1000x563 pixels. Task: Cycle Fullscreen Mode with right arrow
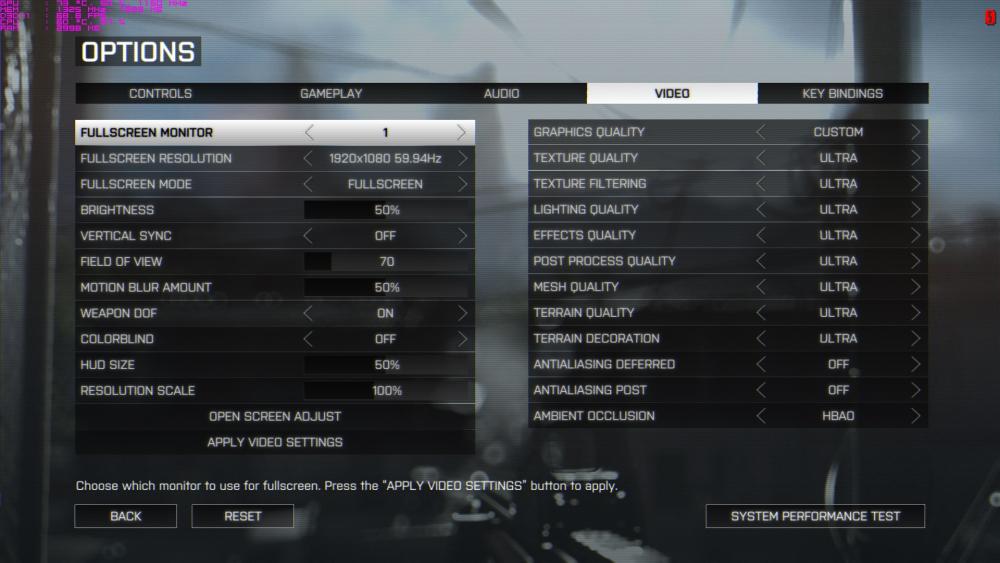[462, 184]
